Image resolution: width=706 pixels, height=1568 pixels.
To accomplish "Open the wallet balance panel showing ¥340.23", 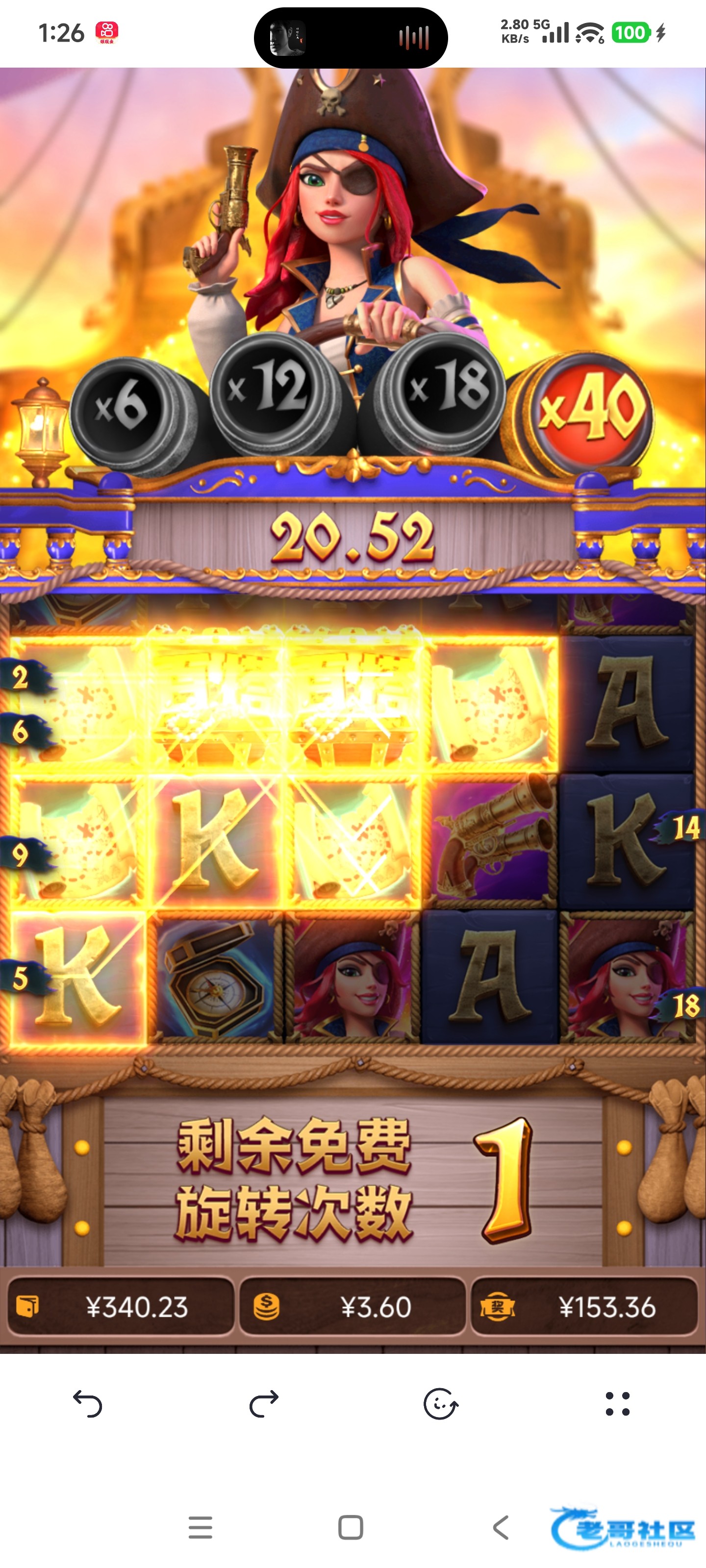I will coord(121,1307).
